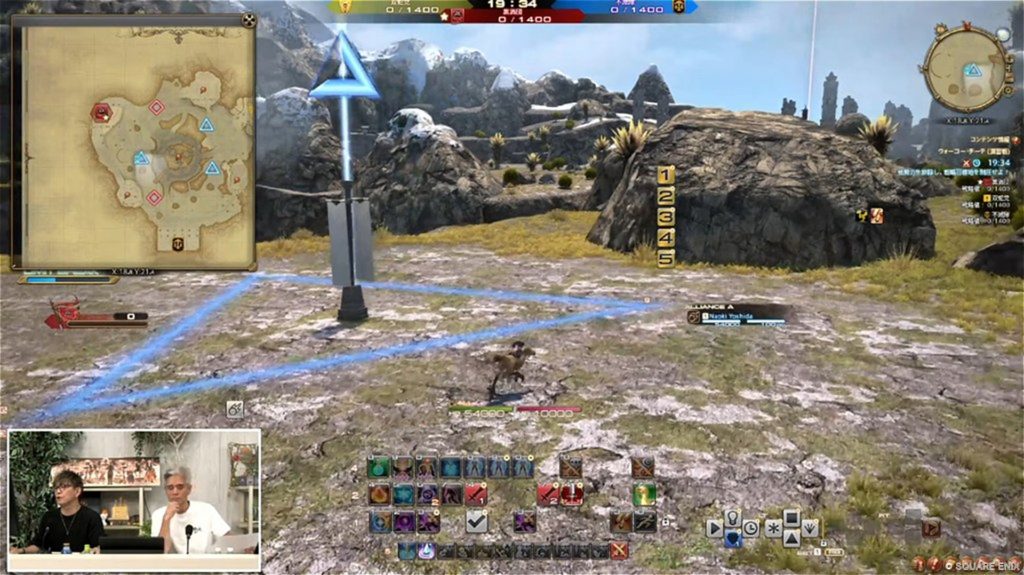Use the white checkmark hotbar action
Image resolution: width=1024 pixels, height=575 pixels.
coord(477,521)
